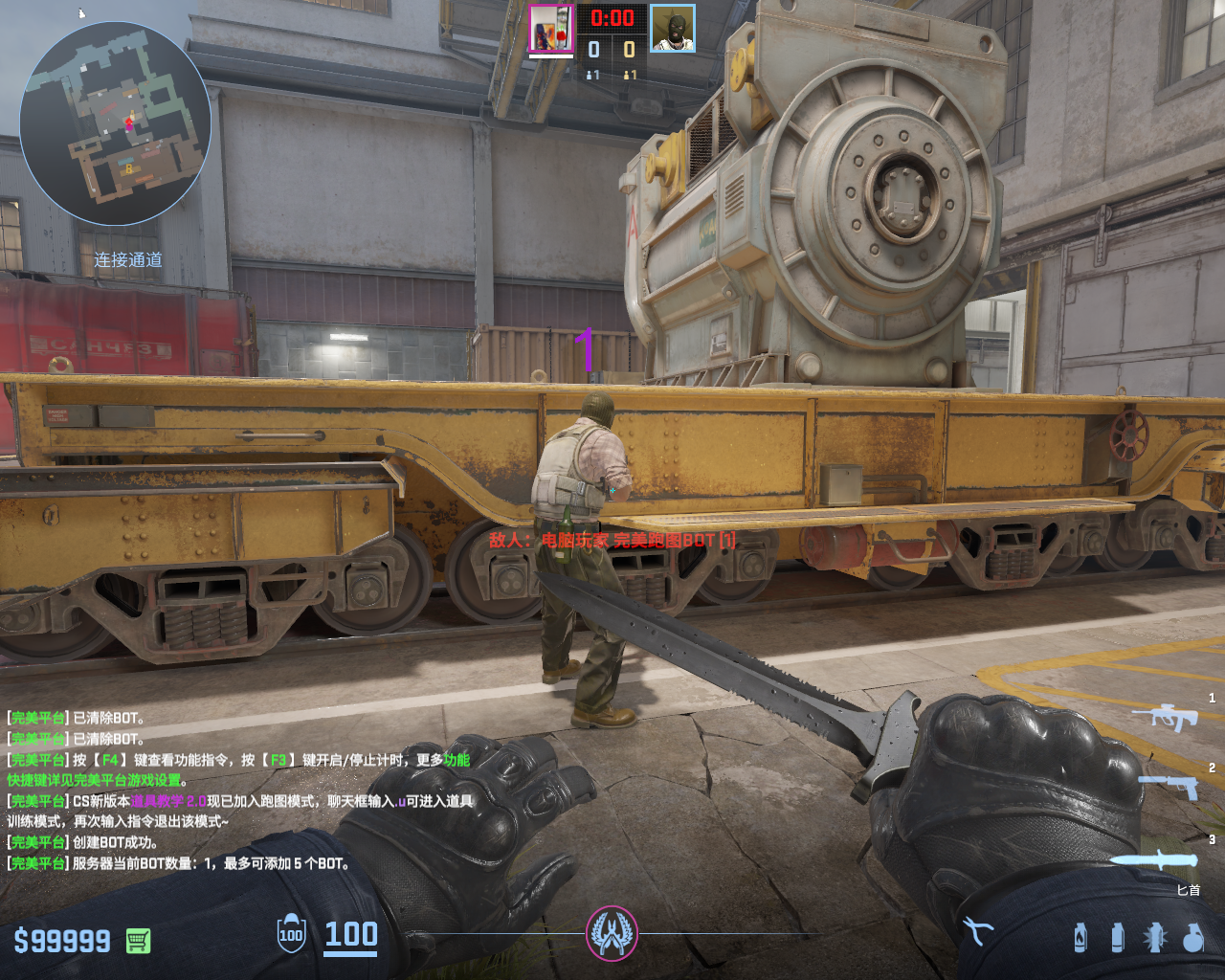Switch to the rifle in slot 1
1225x980 pixels.
click(1166, 716)
